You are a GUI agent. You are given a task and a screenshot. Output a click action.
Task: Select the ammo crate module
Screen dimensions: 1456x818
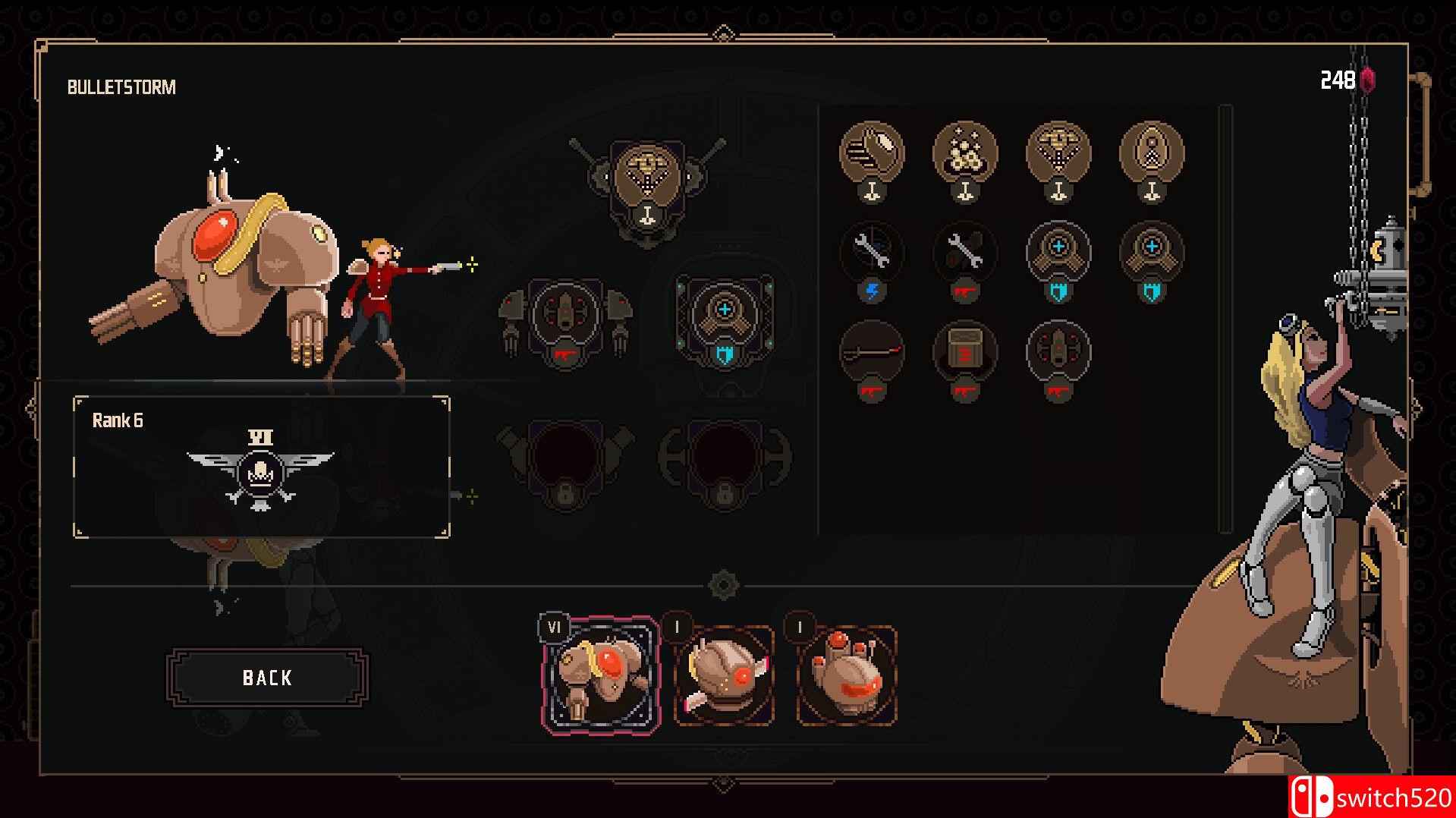965,353
